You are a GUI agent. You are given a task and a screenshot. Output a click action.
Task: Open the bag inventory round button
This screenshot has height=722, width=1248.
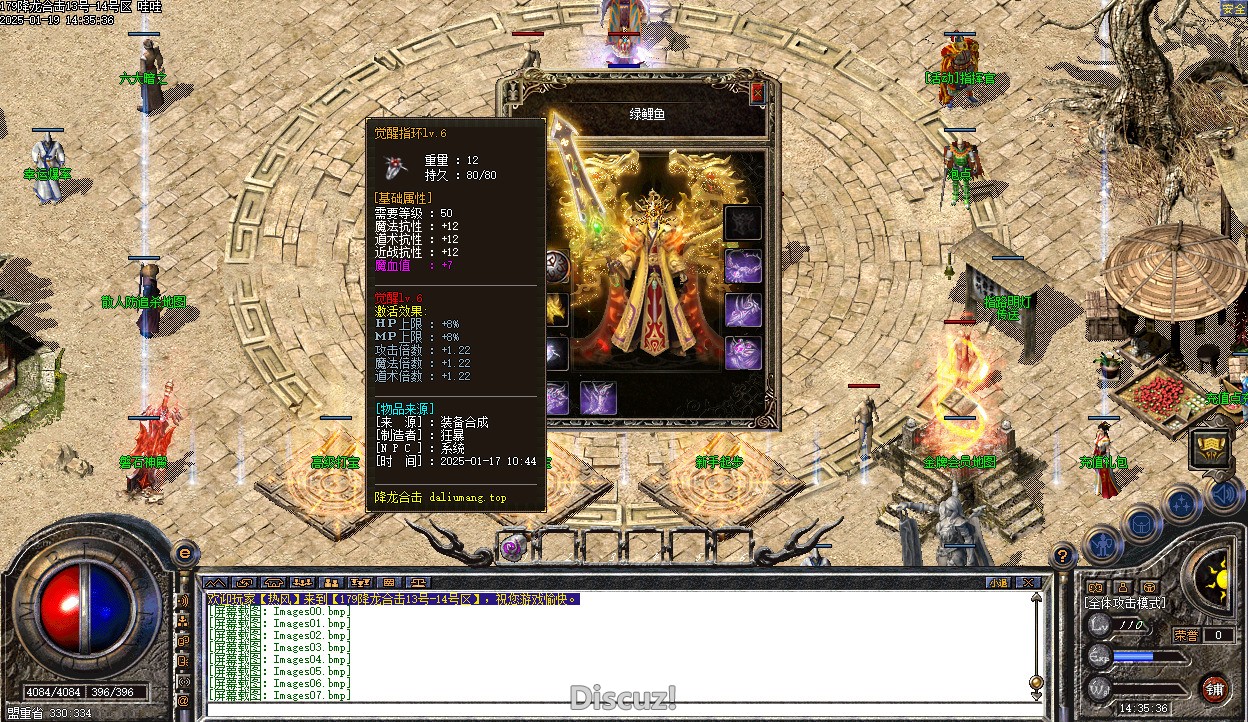point(1142,523)
